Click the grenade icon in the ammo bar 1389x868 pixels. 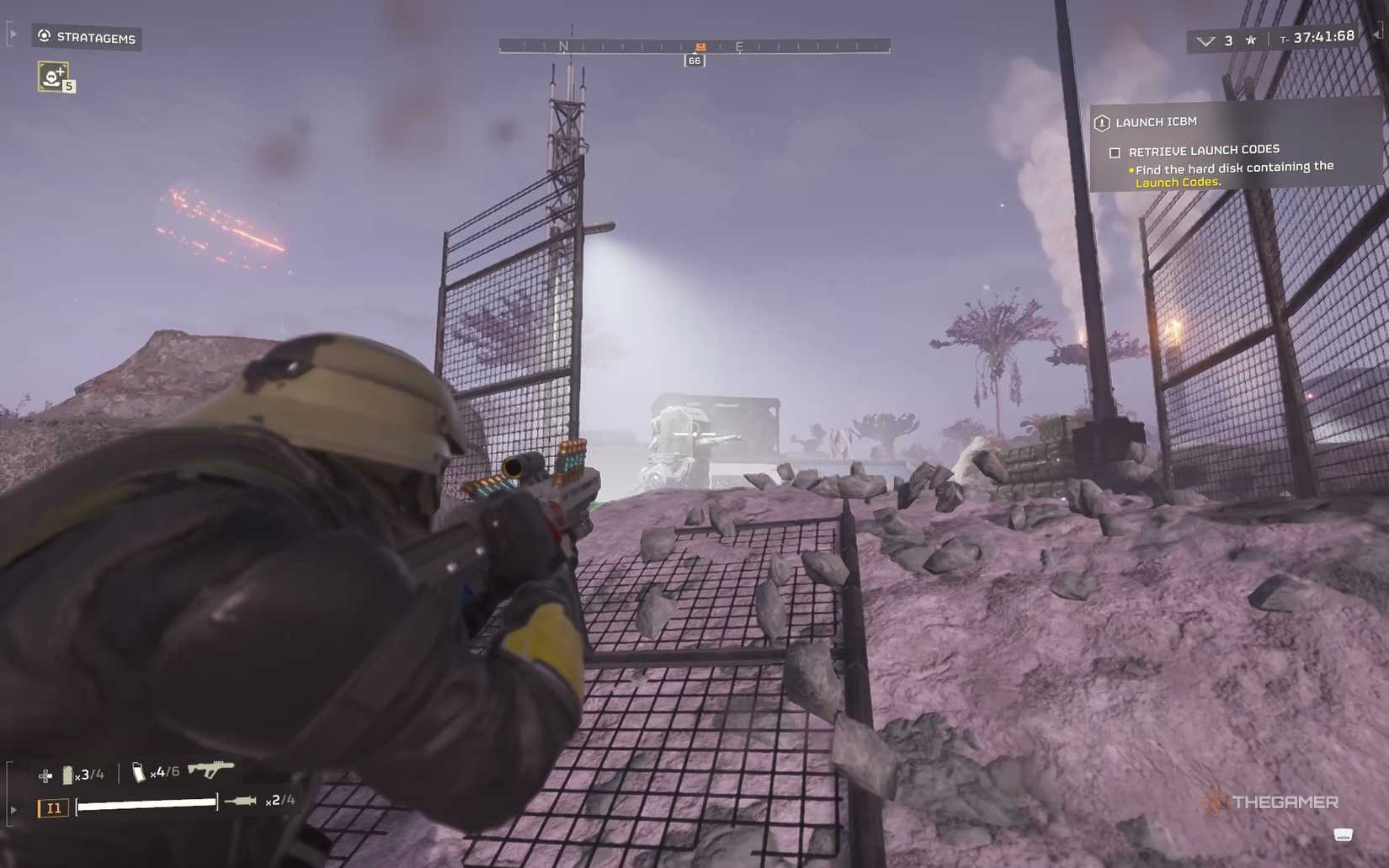point(67,774)
